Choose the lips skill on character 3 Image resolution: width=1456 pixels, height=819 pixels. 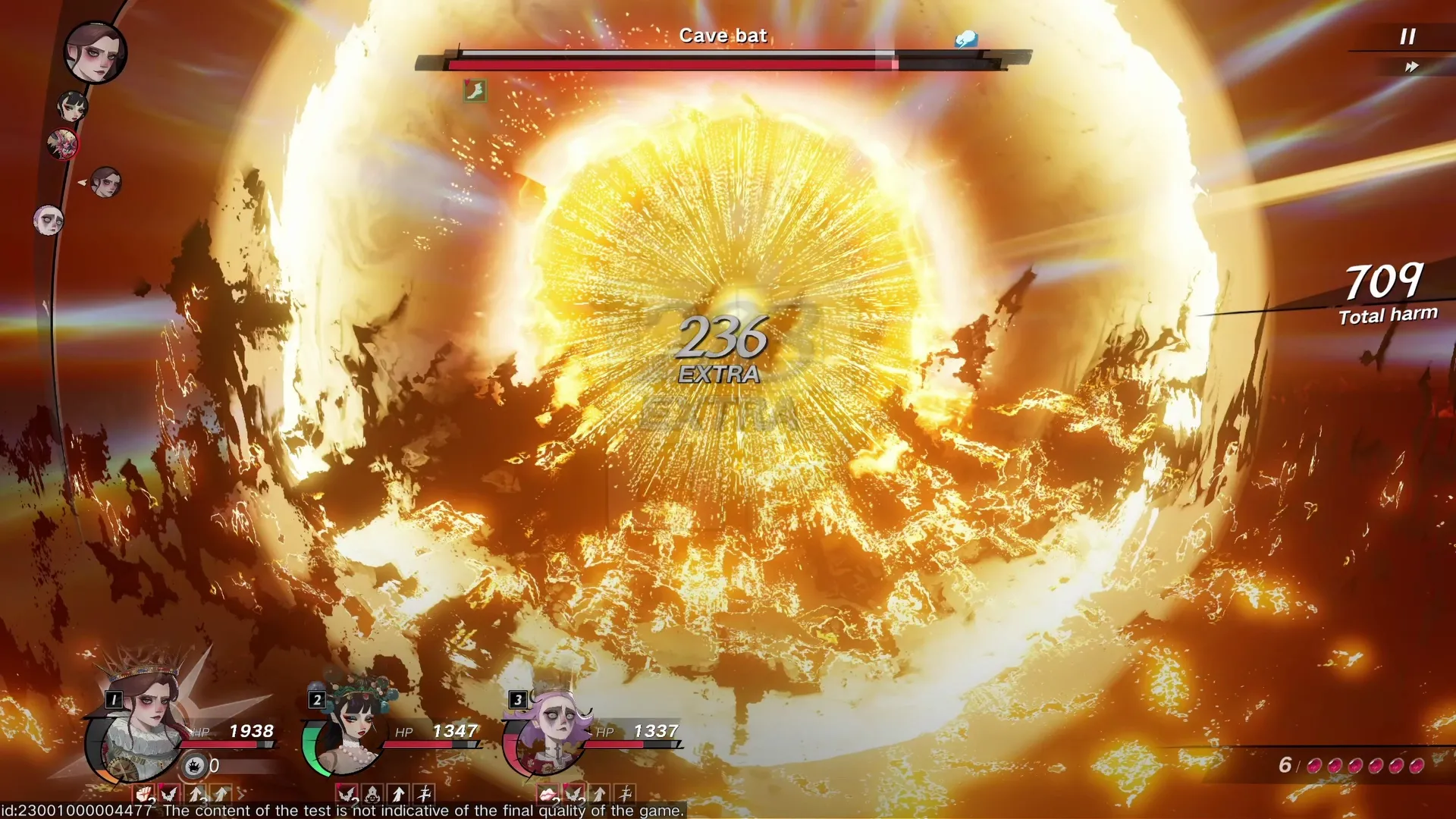point(548,793)
